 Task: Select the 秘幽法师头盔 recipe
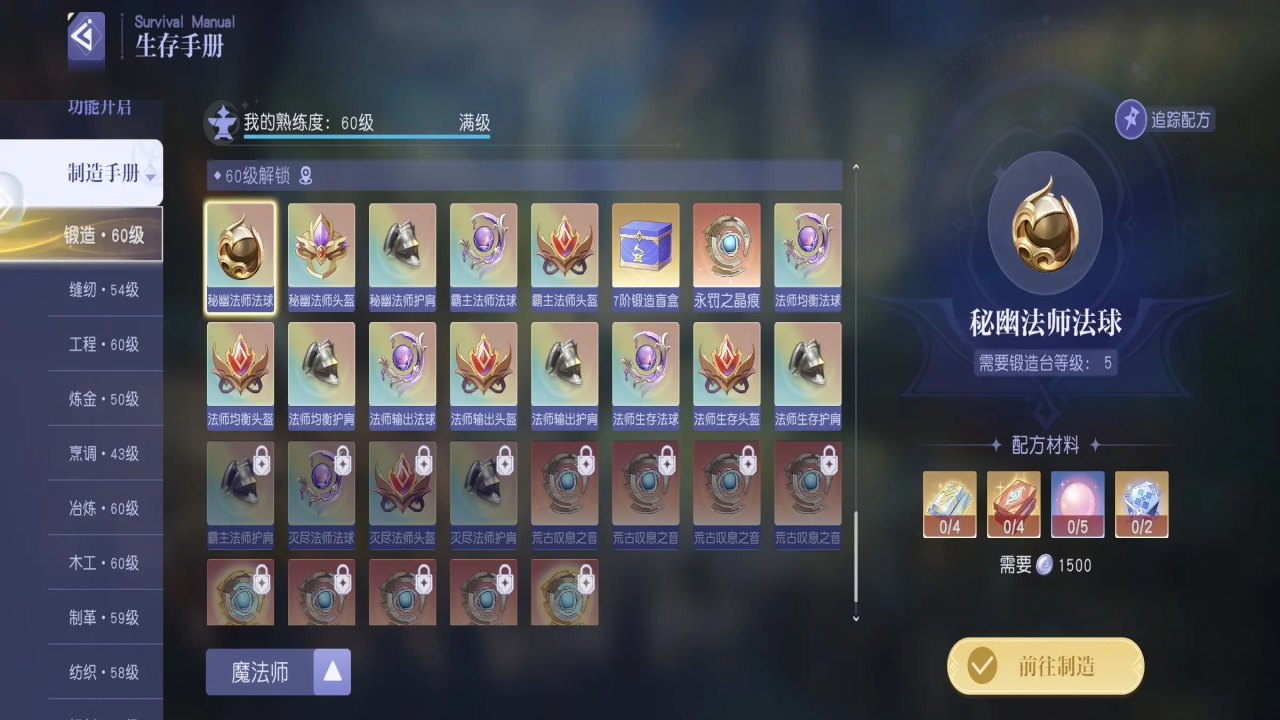tap(321, 257)
